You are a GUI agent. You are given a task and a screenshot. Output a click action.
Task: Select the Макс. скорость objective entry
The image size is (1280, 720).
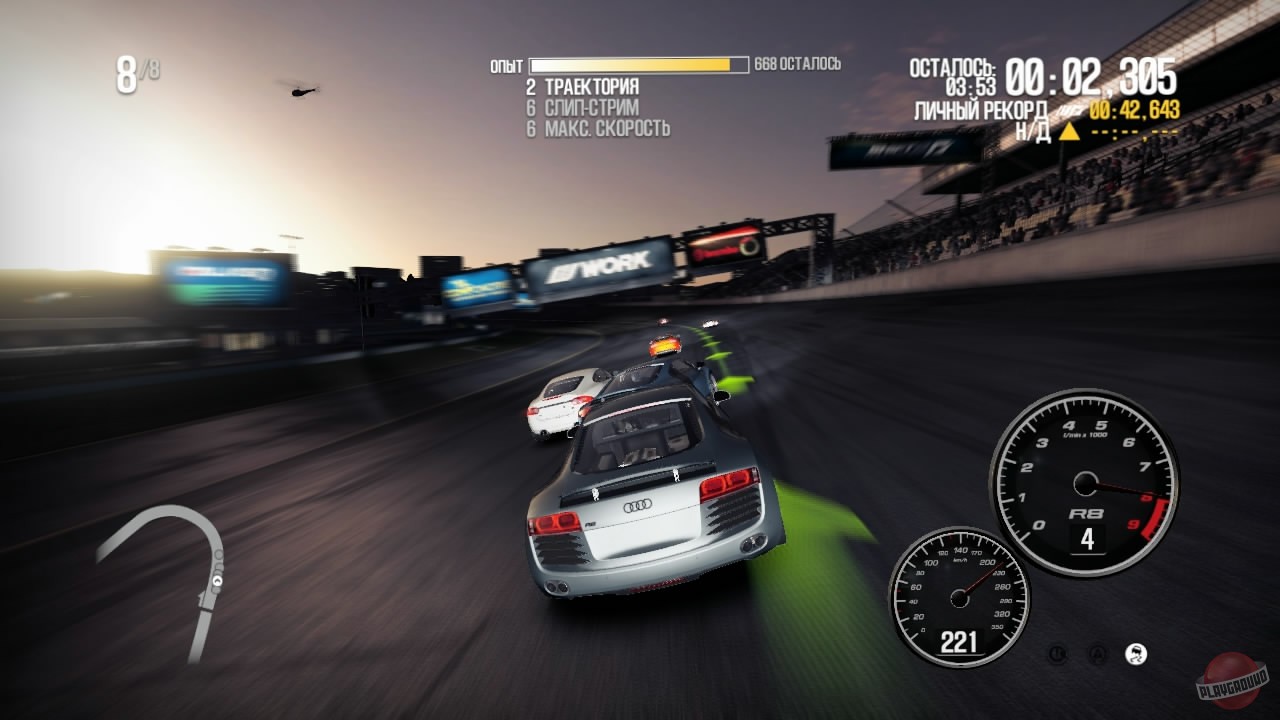click(x=606, y=129)
